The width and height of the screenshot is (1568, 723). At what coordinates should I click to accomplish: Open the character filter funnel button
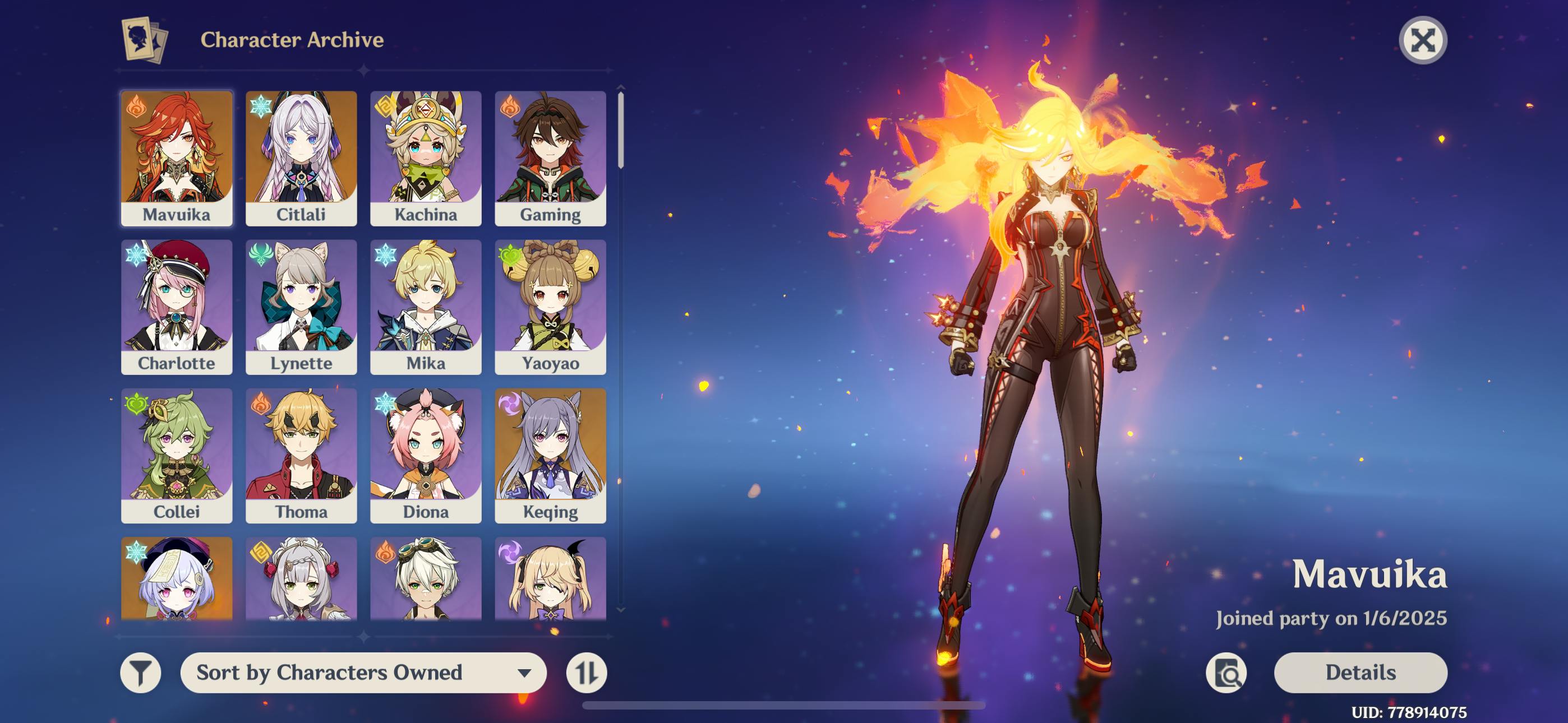pos(141,673)
